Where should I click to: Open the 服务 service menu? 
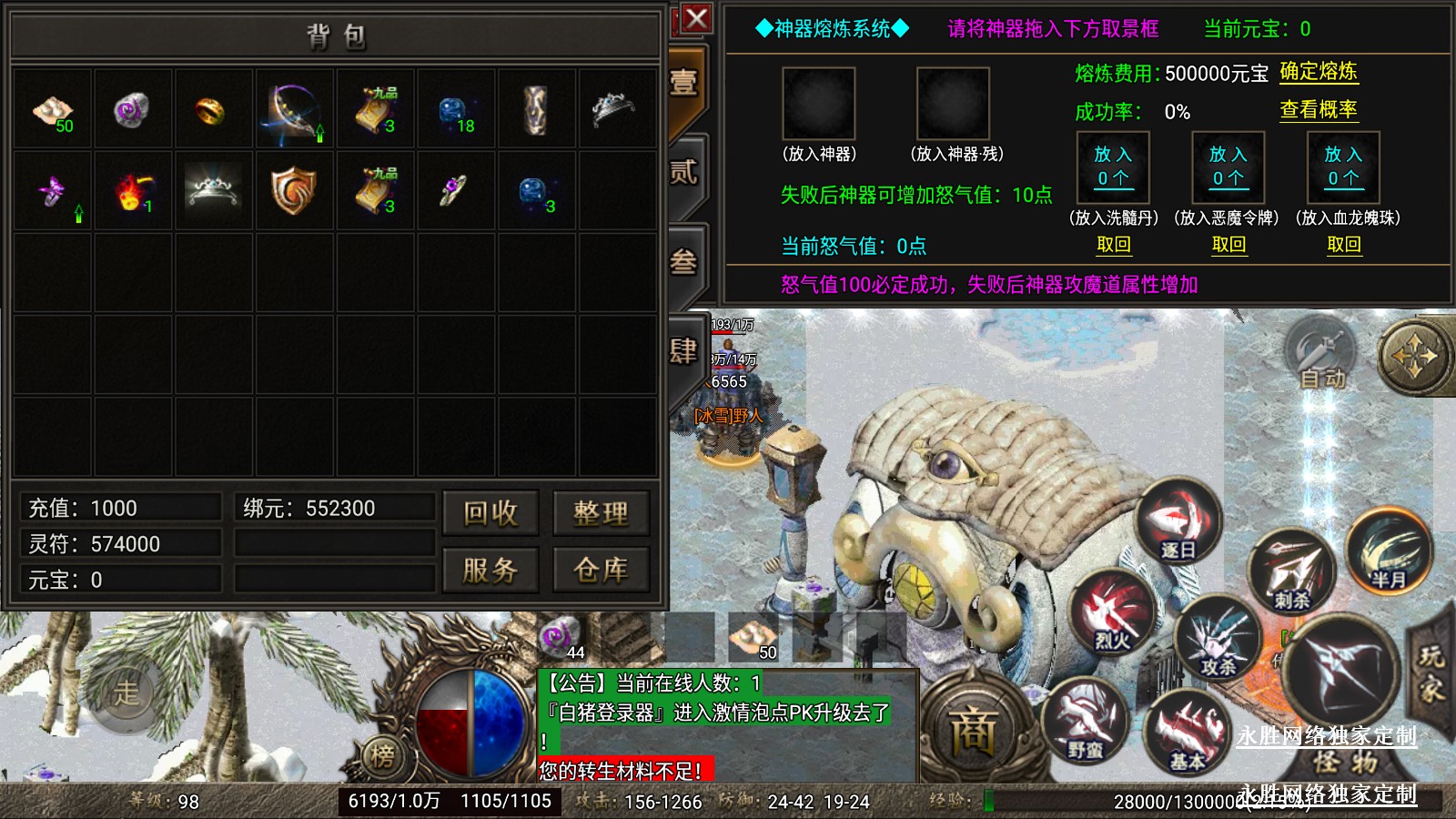(x=490, y=570)
